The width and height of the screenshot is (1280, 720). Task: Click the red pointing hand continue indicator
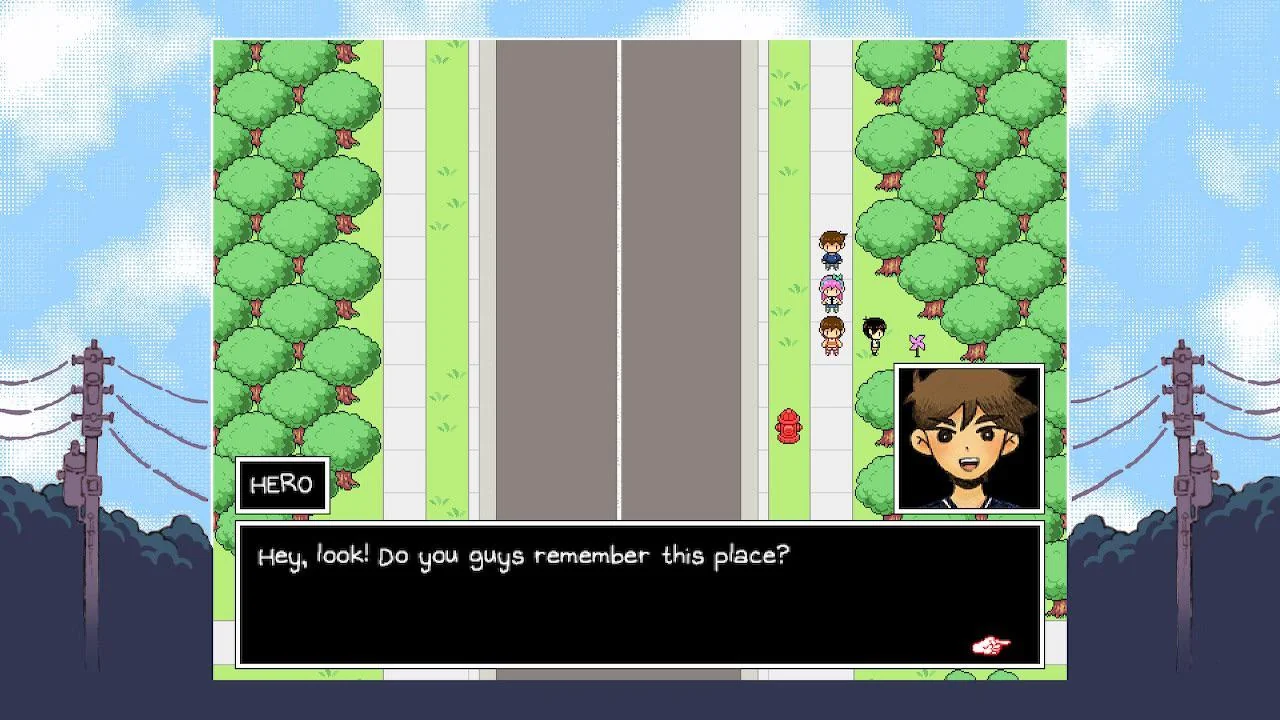click(x=991, y=646)
